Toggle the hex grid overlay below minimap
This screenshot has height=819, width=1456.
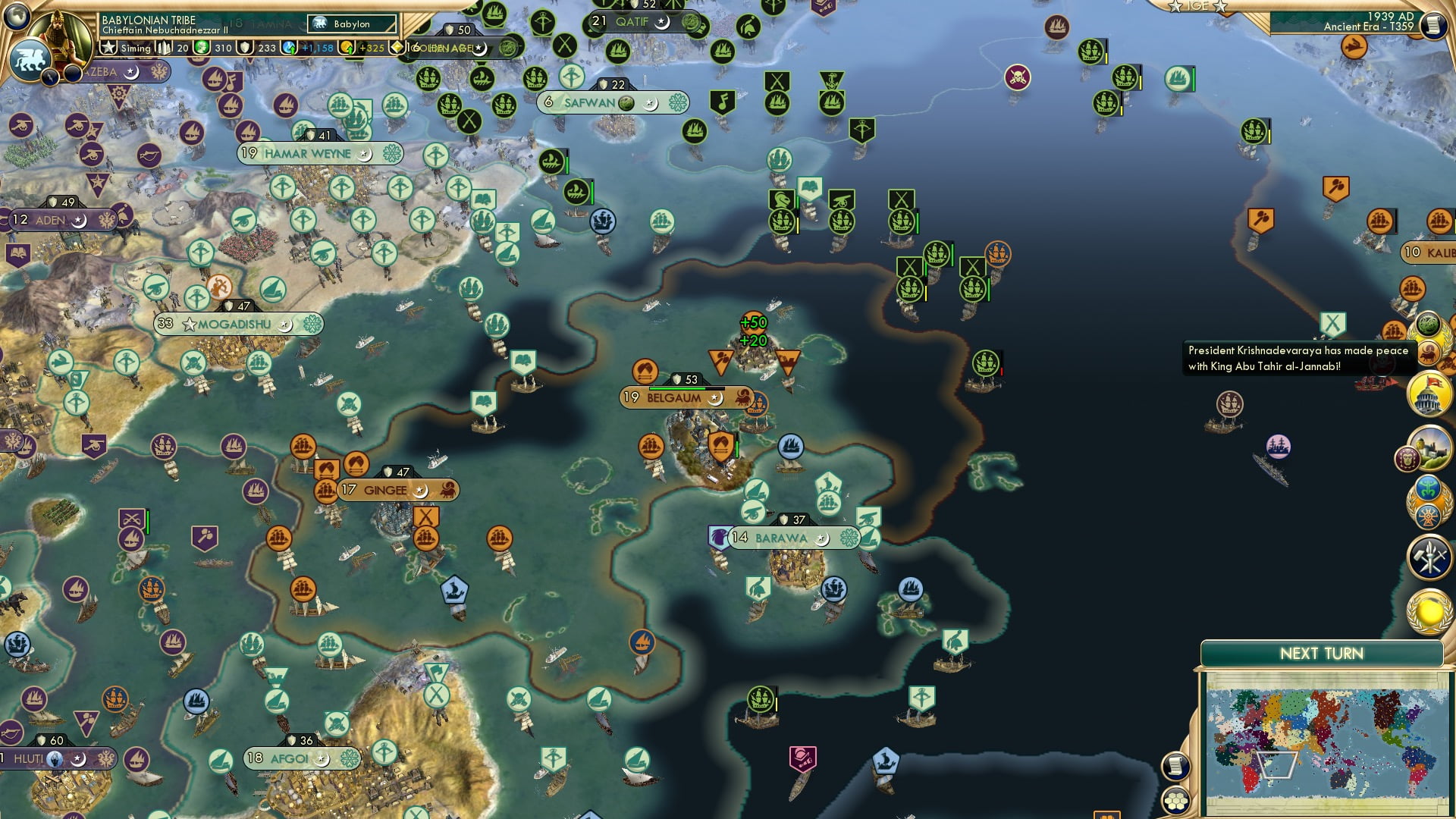click(x=1176, y=801)
